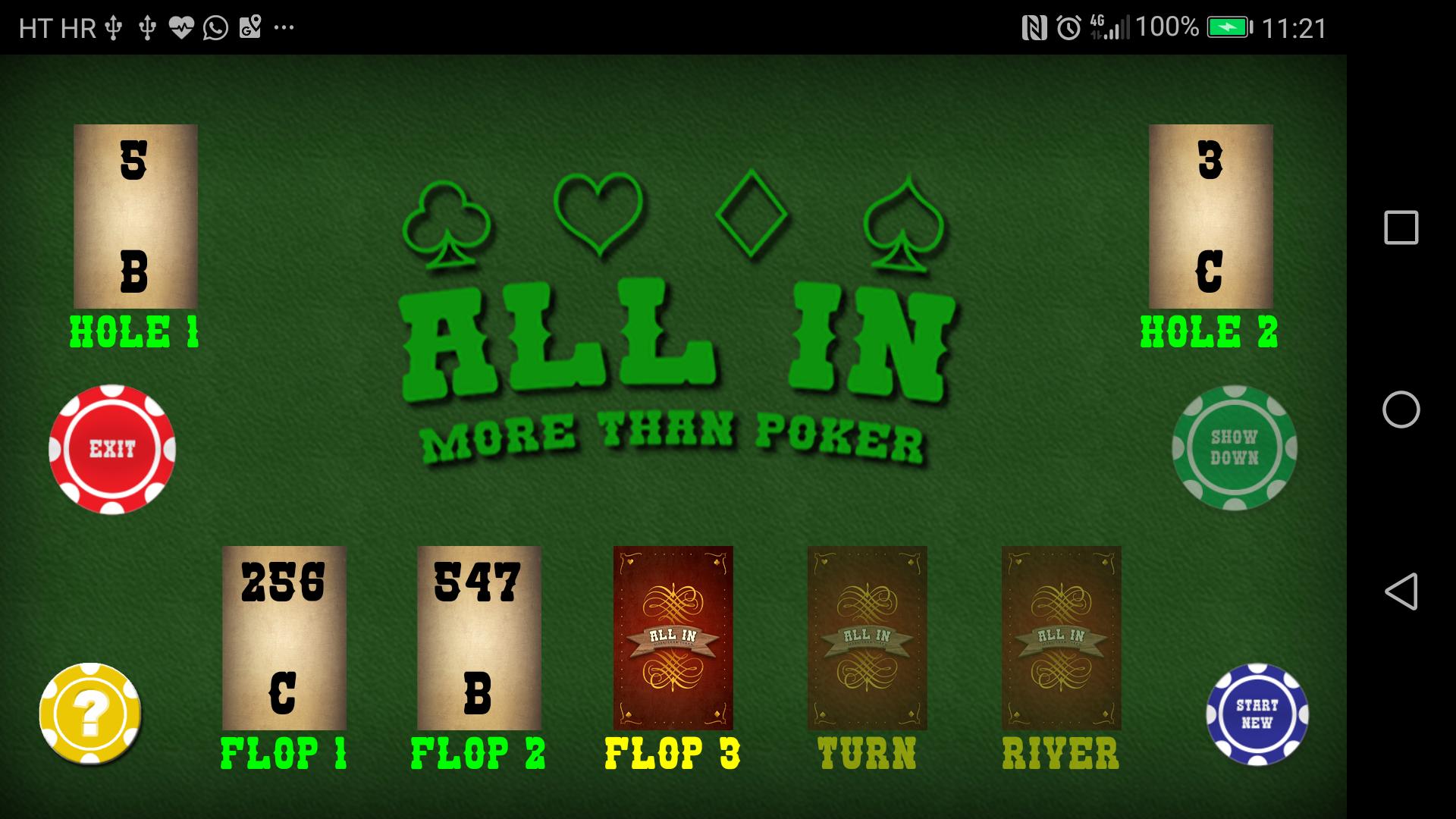Viewport: 1456px width, 819px height.
Task: Tap the red EXIT poker chip
Action: click(112, 449)
